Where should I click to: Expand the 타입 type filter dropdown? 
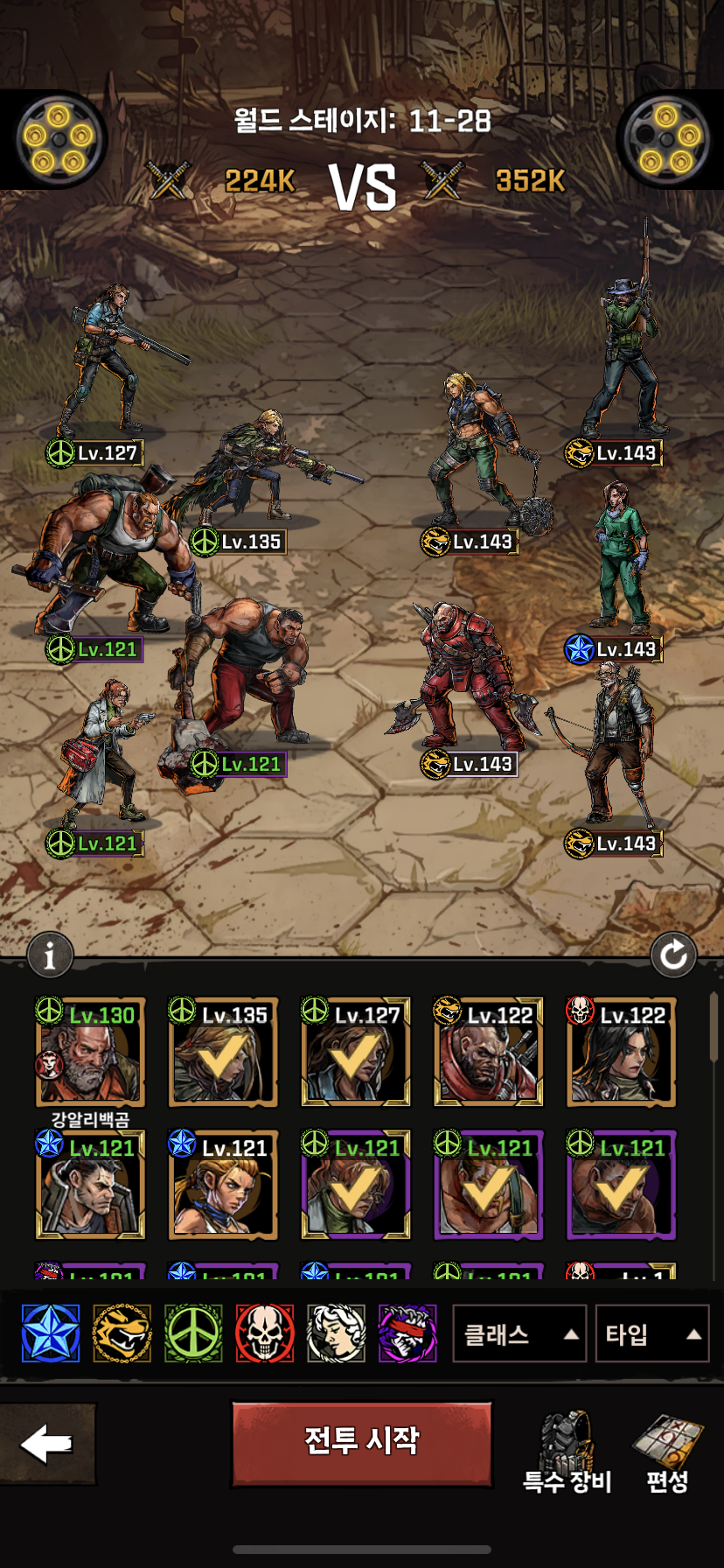click(651, 1334)
